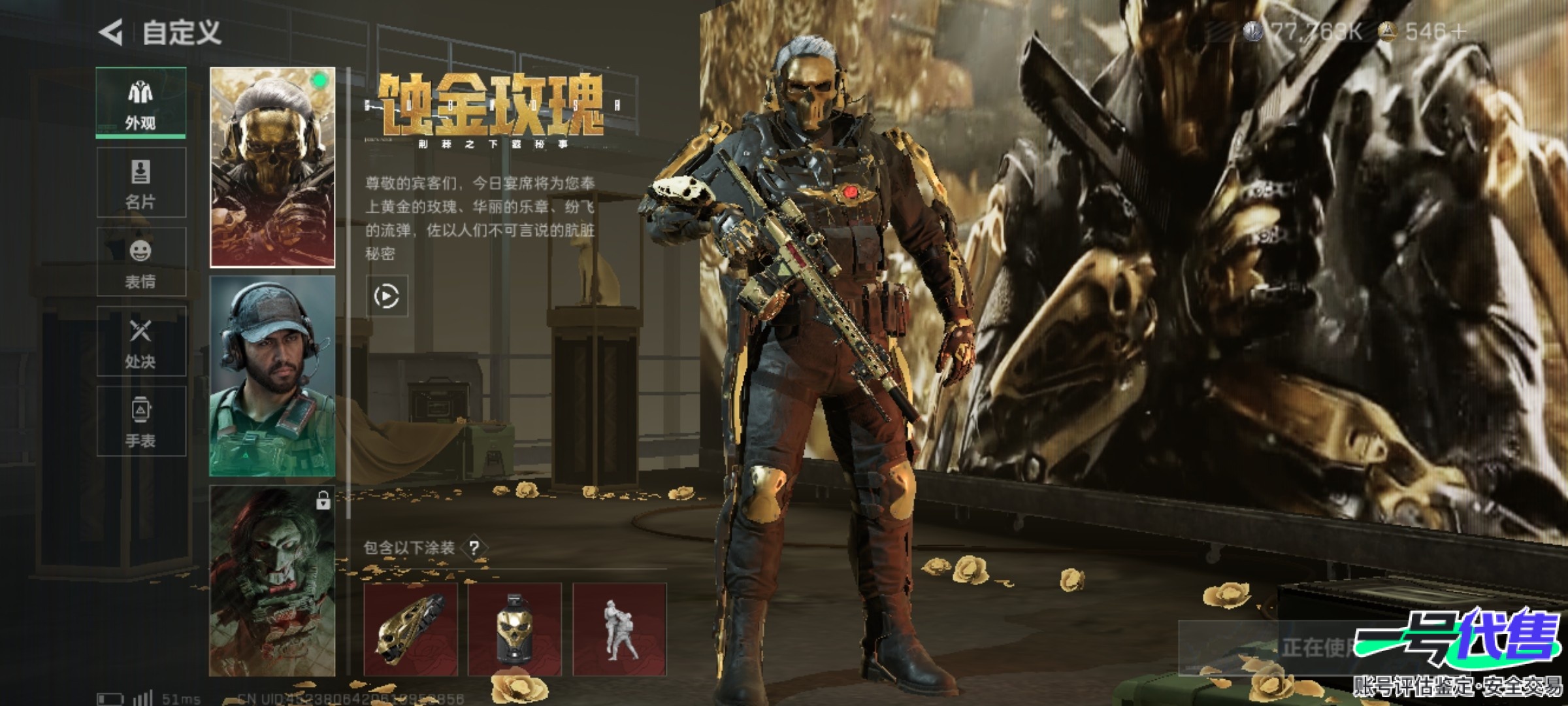View the white execution animation item
This screenshot has width=1568, height=706.
coord(619,629)
